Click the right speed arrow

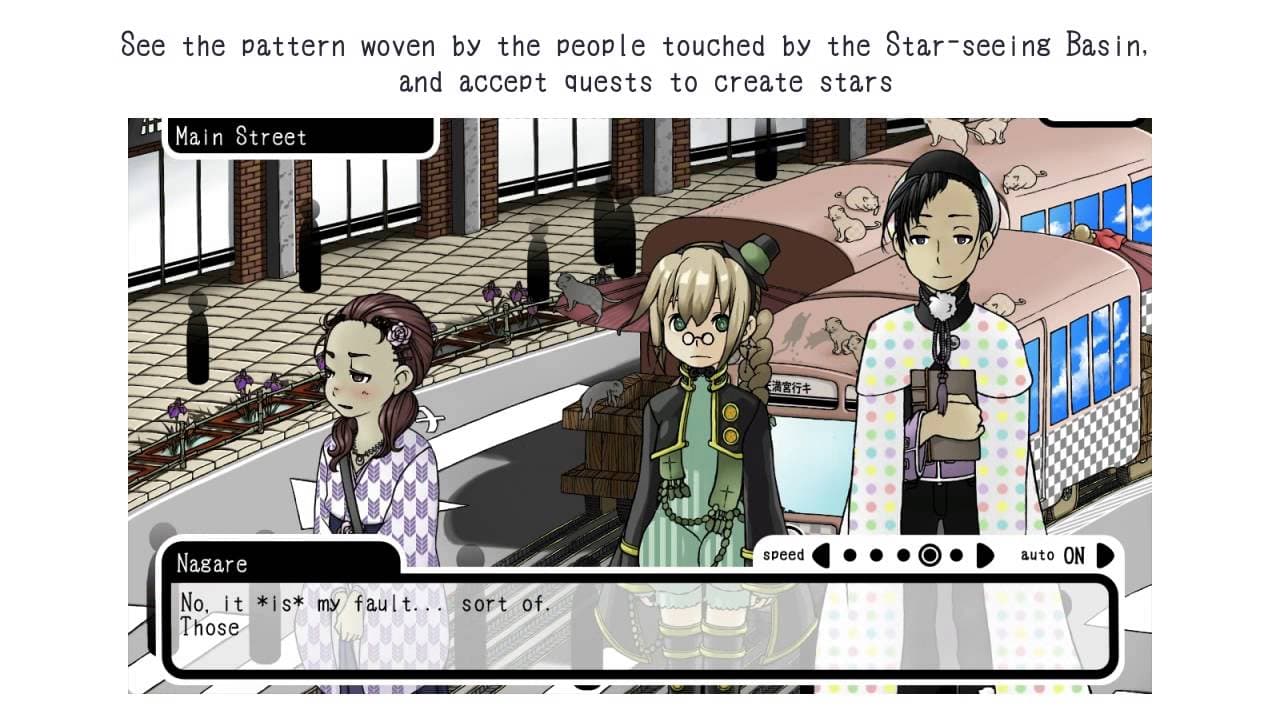(983, 555)
